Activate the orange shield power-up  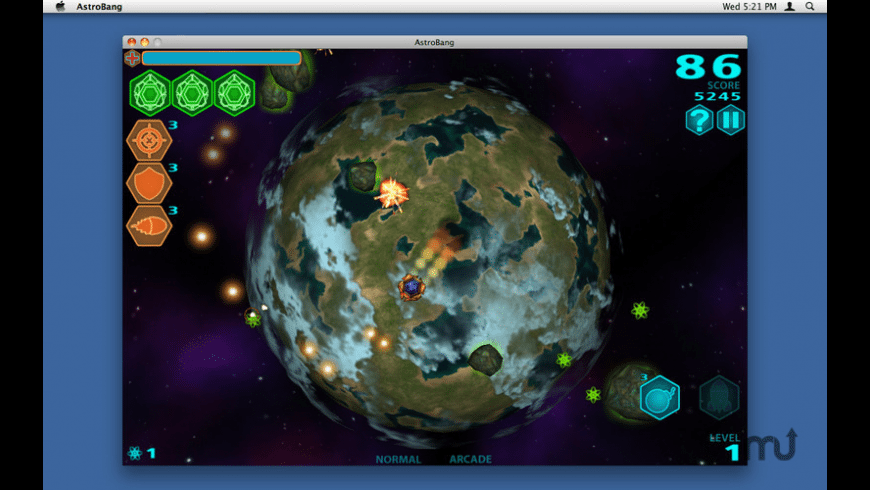[x=149, y=184]
